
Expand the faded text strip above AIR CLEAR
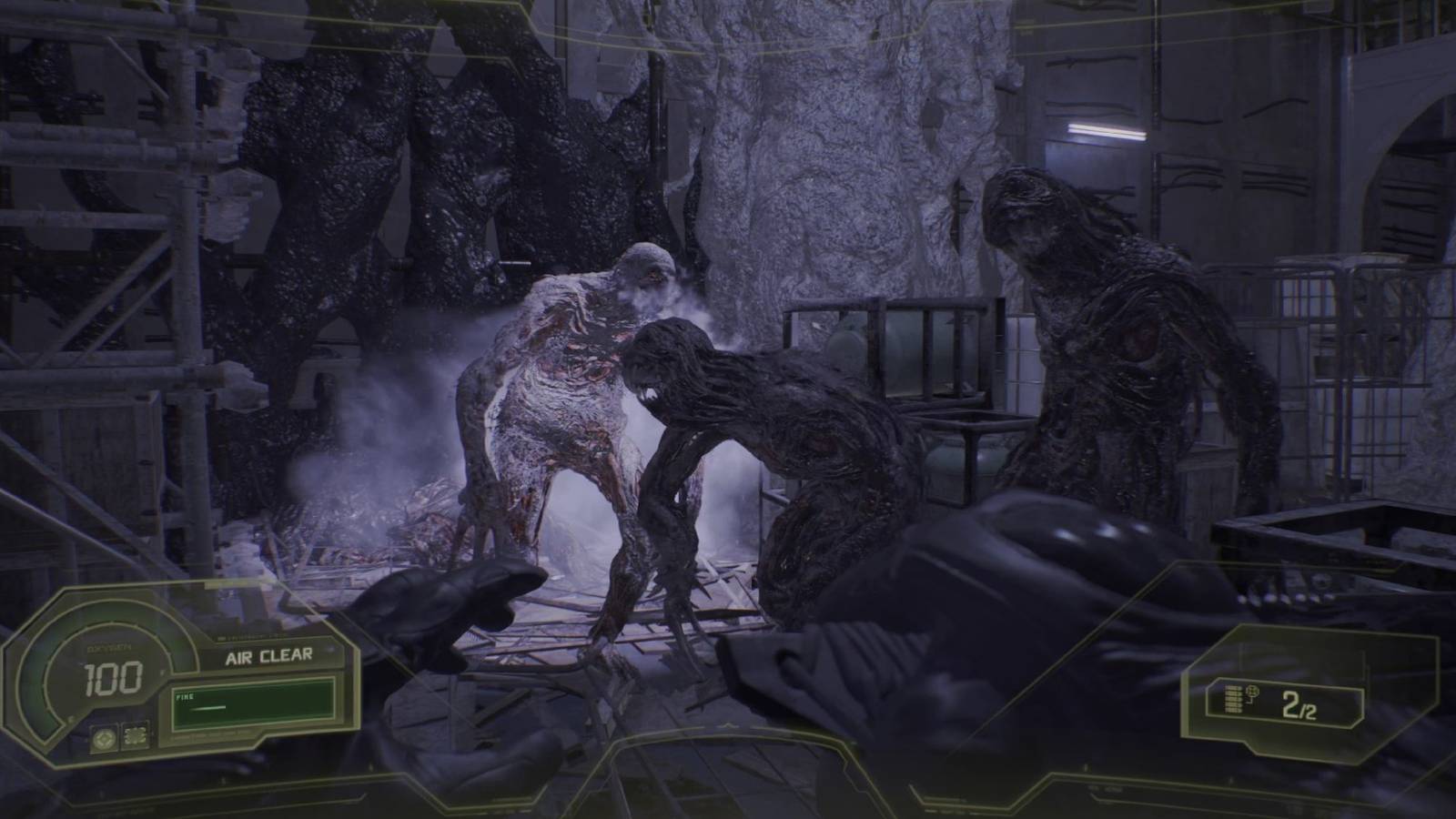pyautogui.click(x=253, y=637)
